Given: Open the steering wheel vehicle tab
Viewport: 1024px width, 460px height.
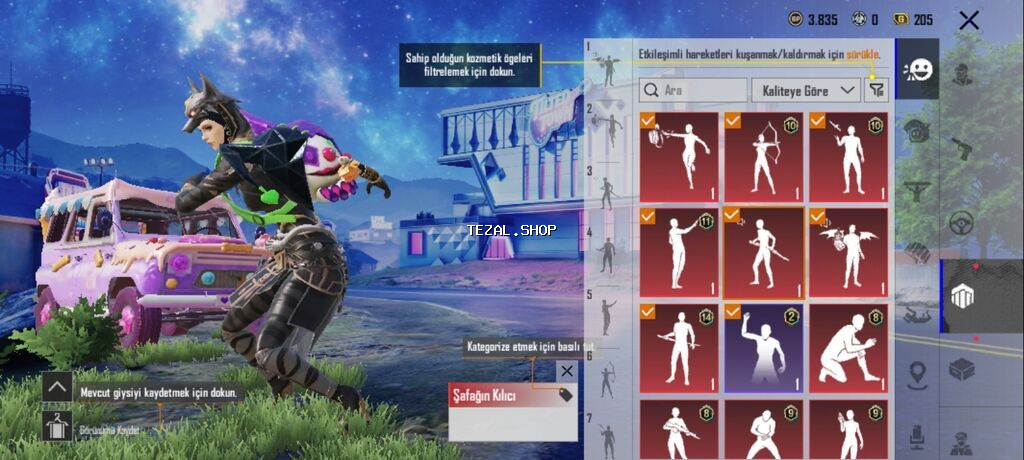Looking at the screenshot, I should tap(962, 222).
